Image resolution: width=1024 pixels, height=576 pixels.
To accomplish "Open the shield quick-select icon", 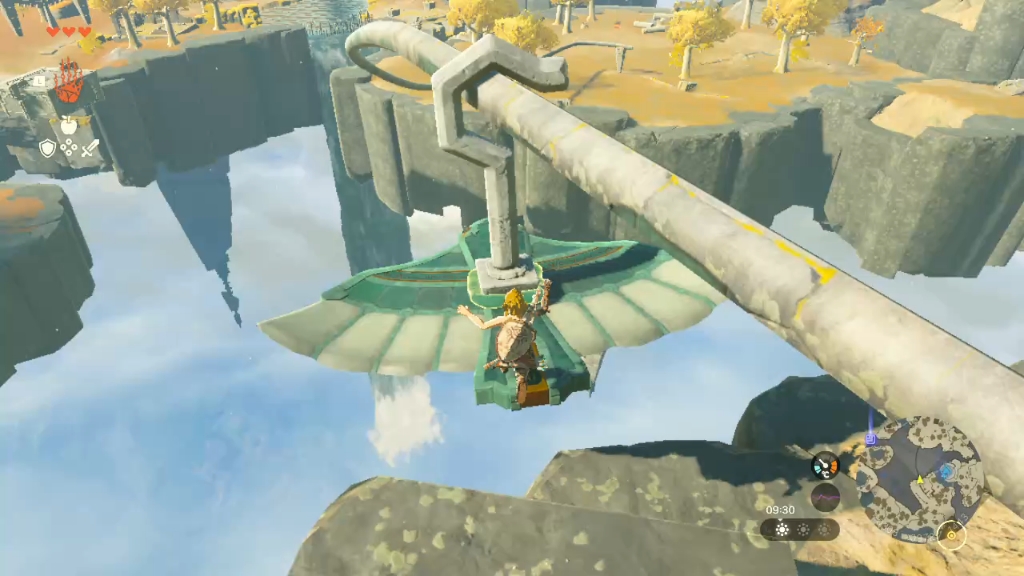I will click(x=47, y=148).
